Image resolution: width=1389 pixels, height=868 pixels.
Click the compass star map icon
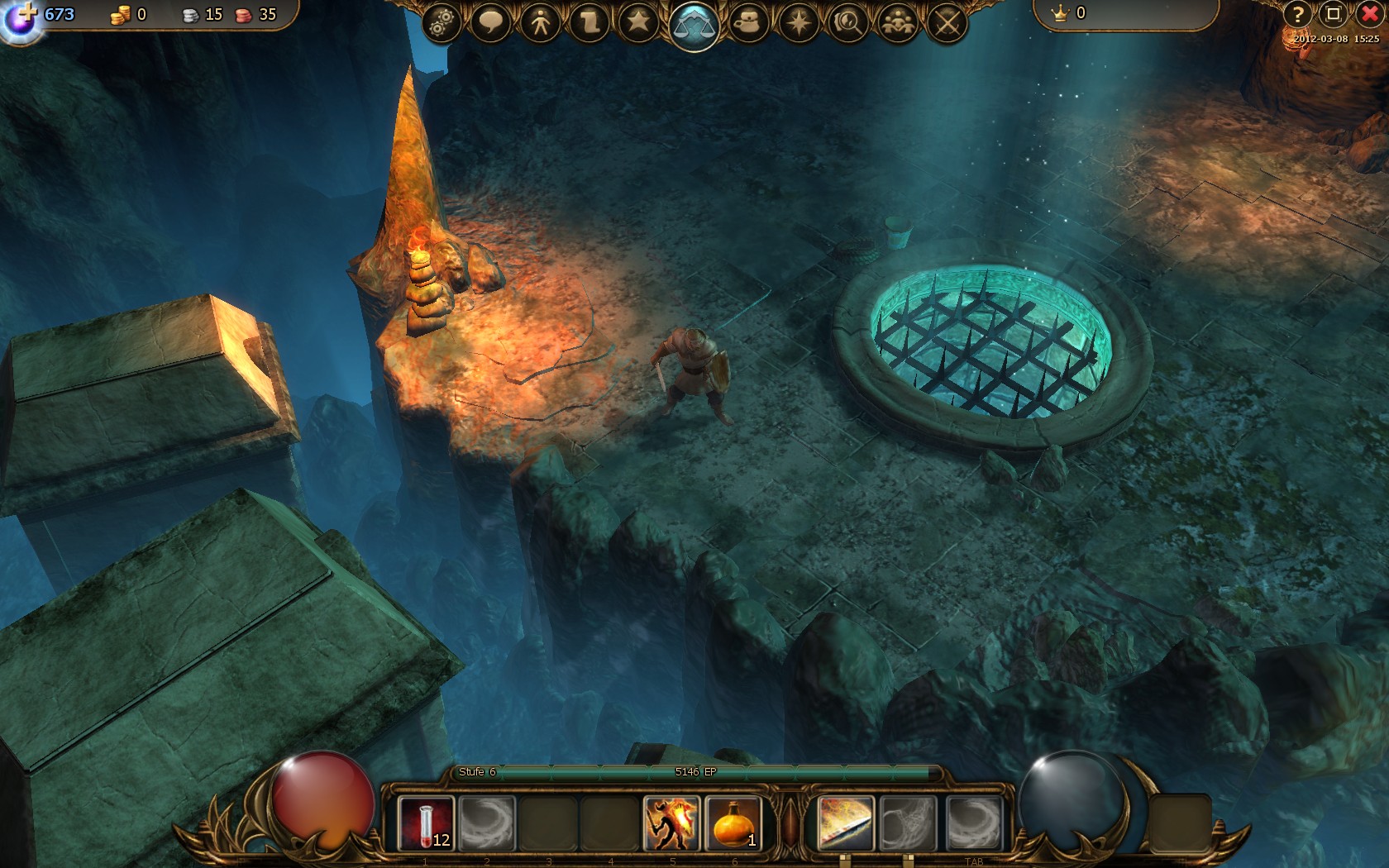(x=798, y=22)
